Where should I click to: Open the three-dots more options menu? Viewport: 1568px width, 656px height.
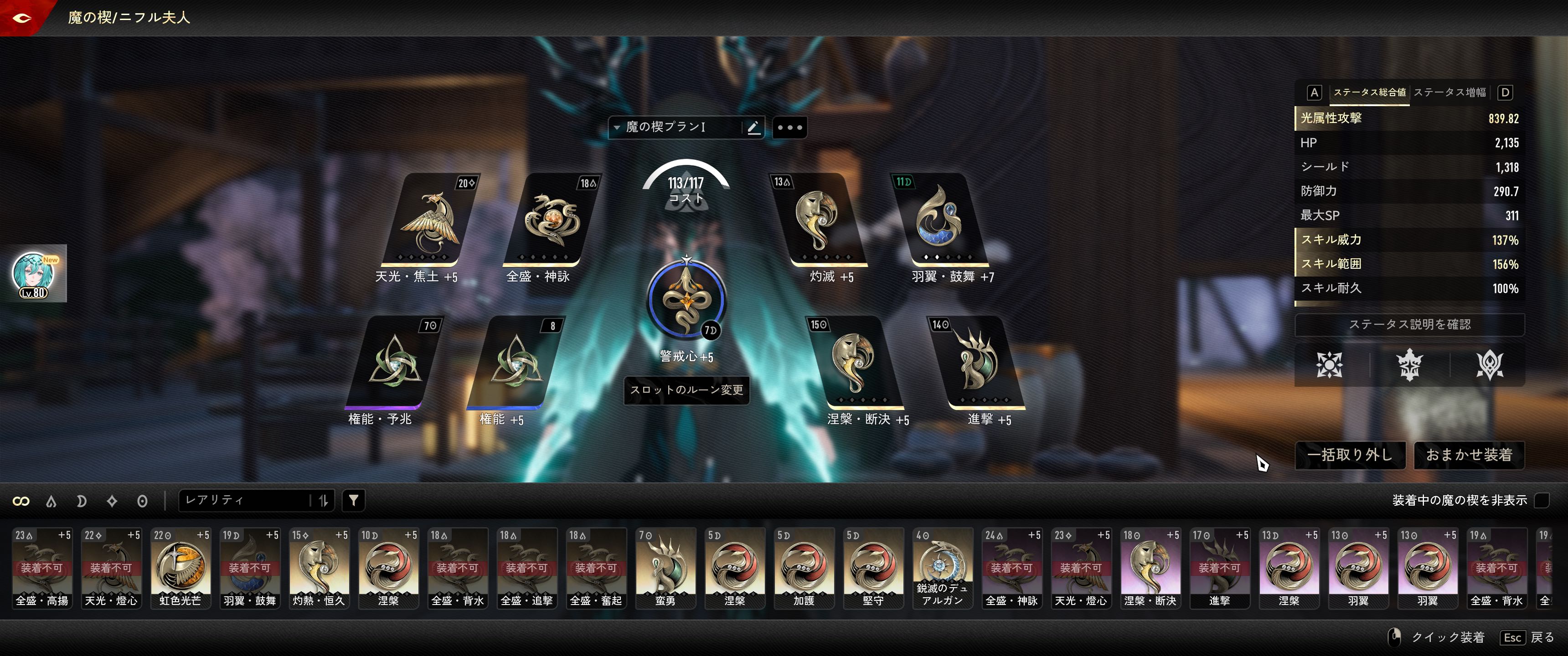[789, 128]
